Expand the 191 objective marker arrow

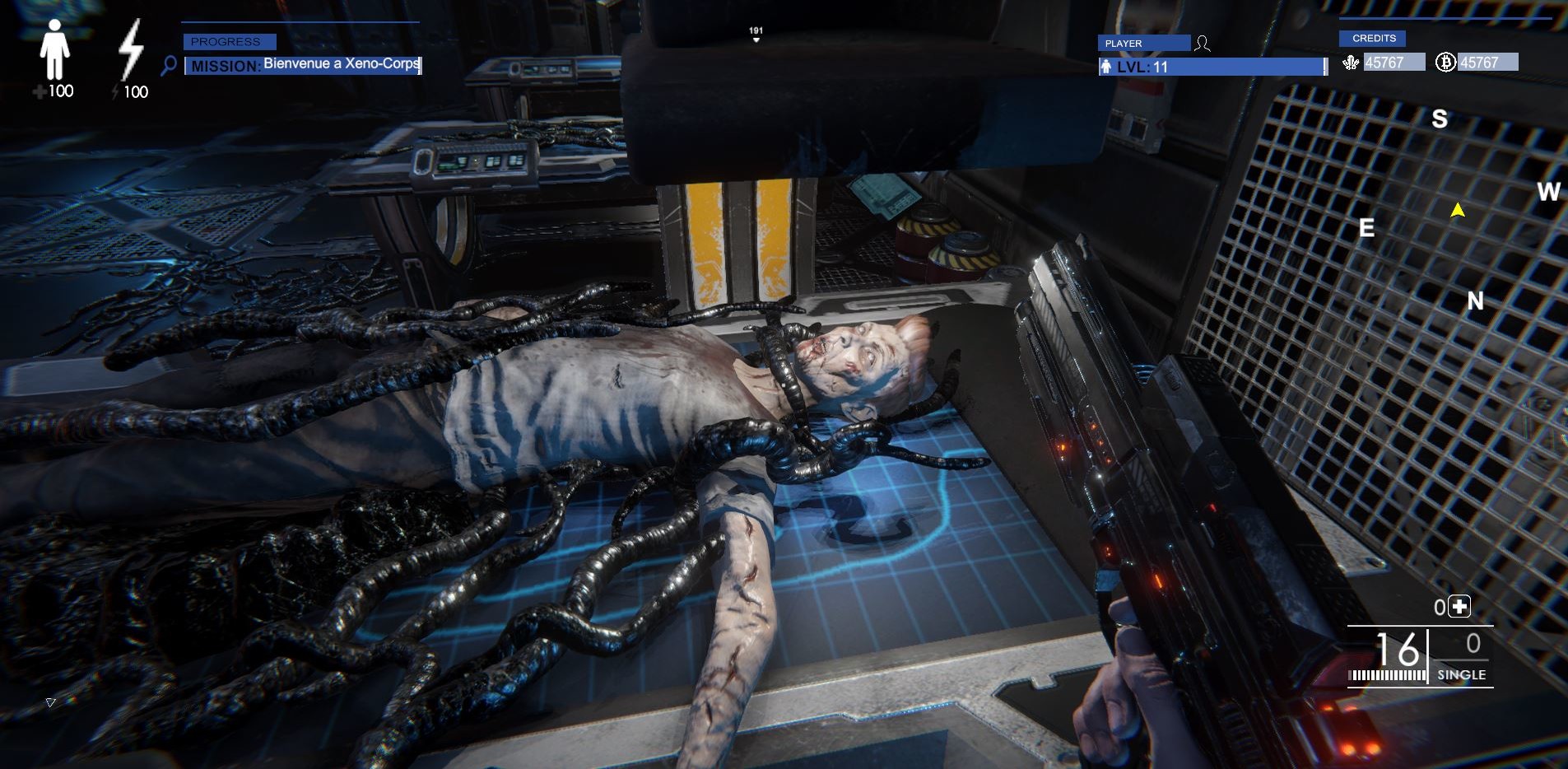click(x=755, y=39)
